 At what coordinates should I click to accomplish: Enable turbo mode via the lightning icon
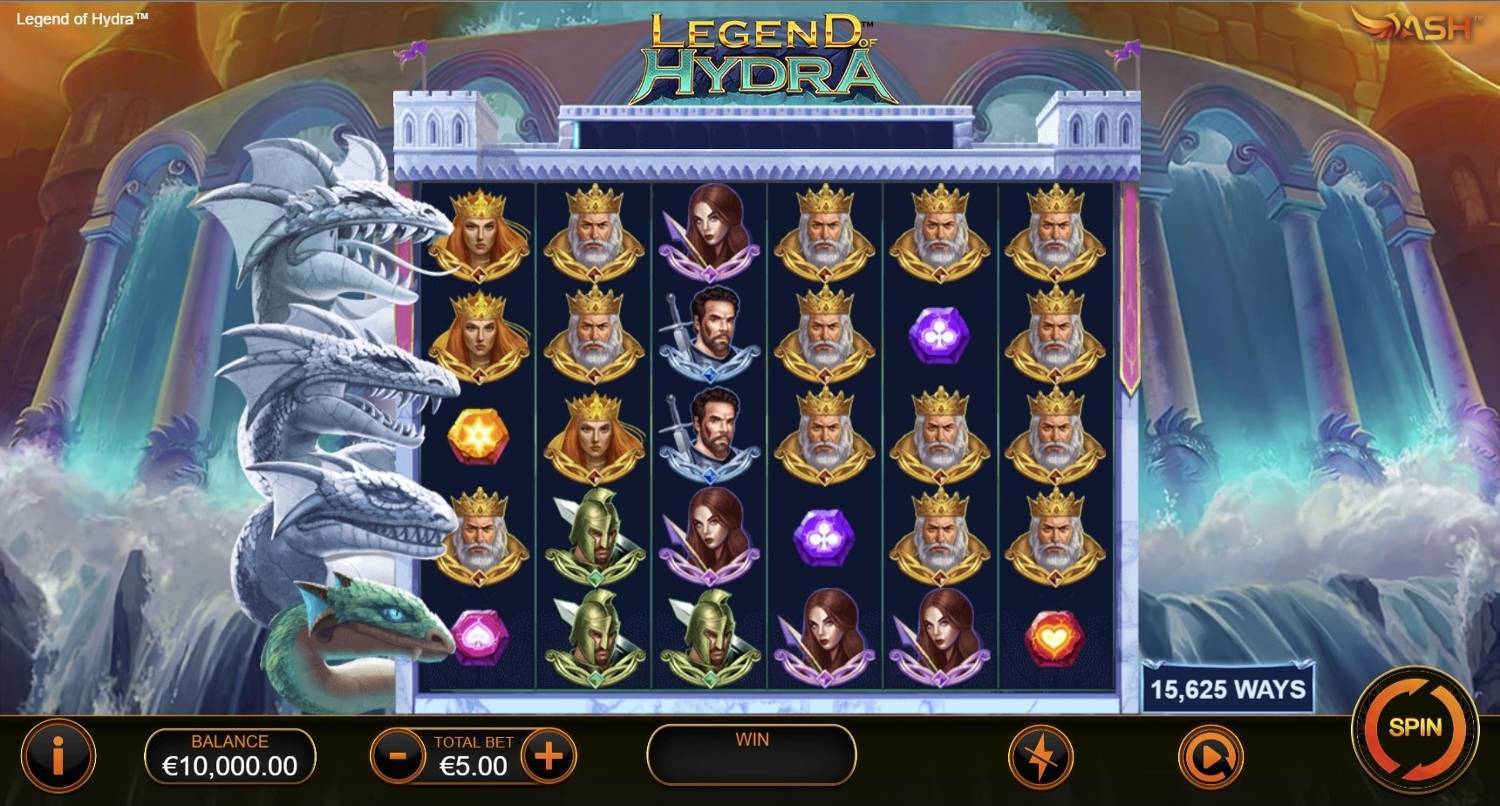(x=1040, y=757)
